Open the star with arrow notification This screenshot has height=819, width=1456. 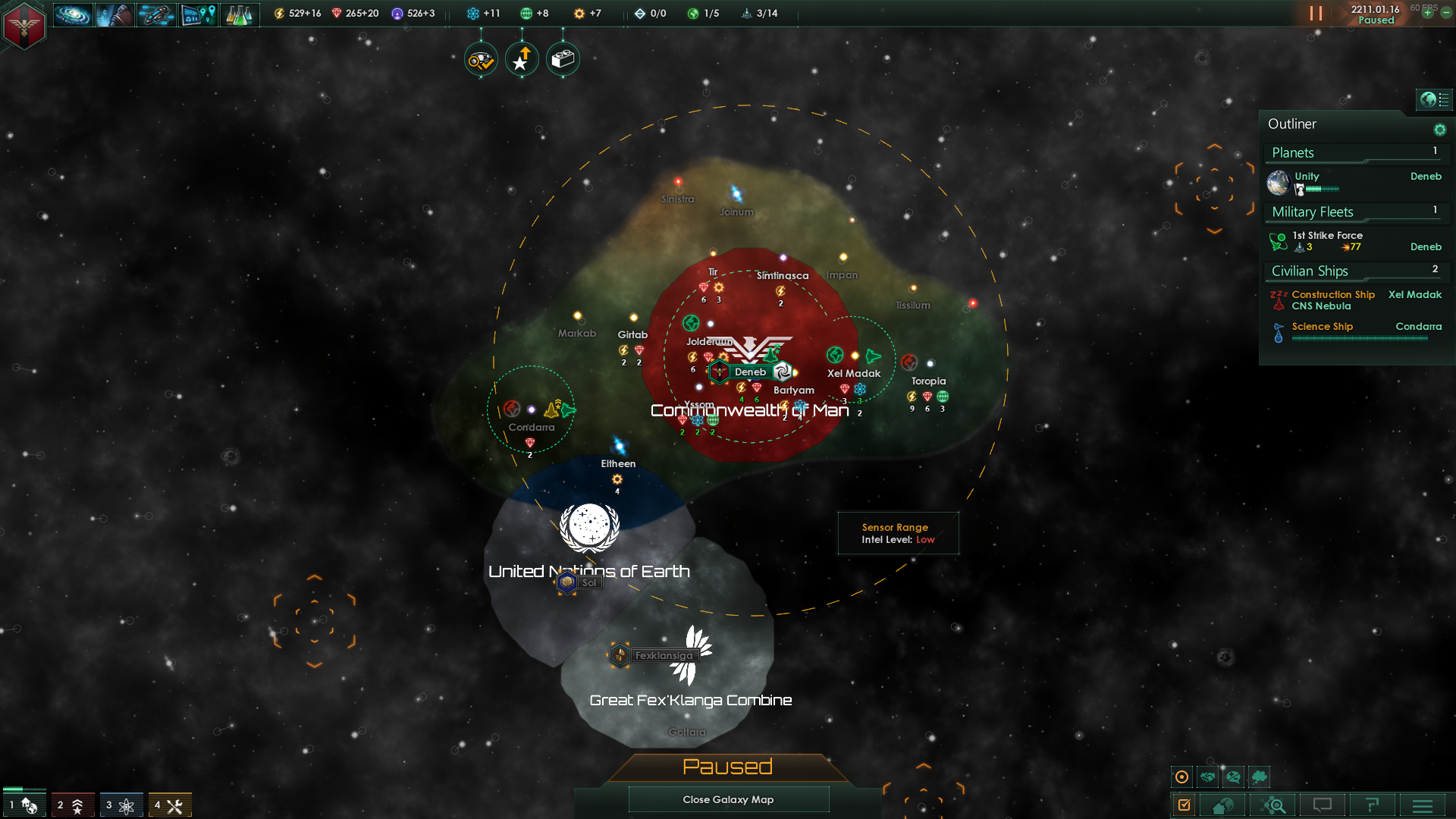coord(522,59)
